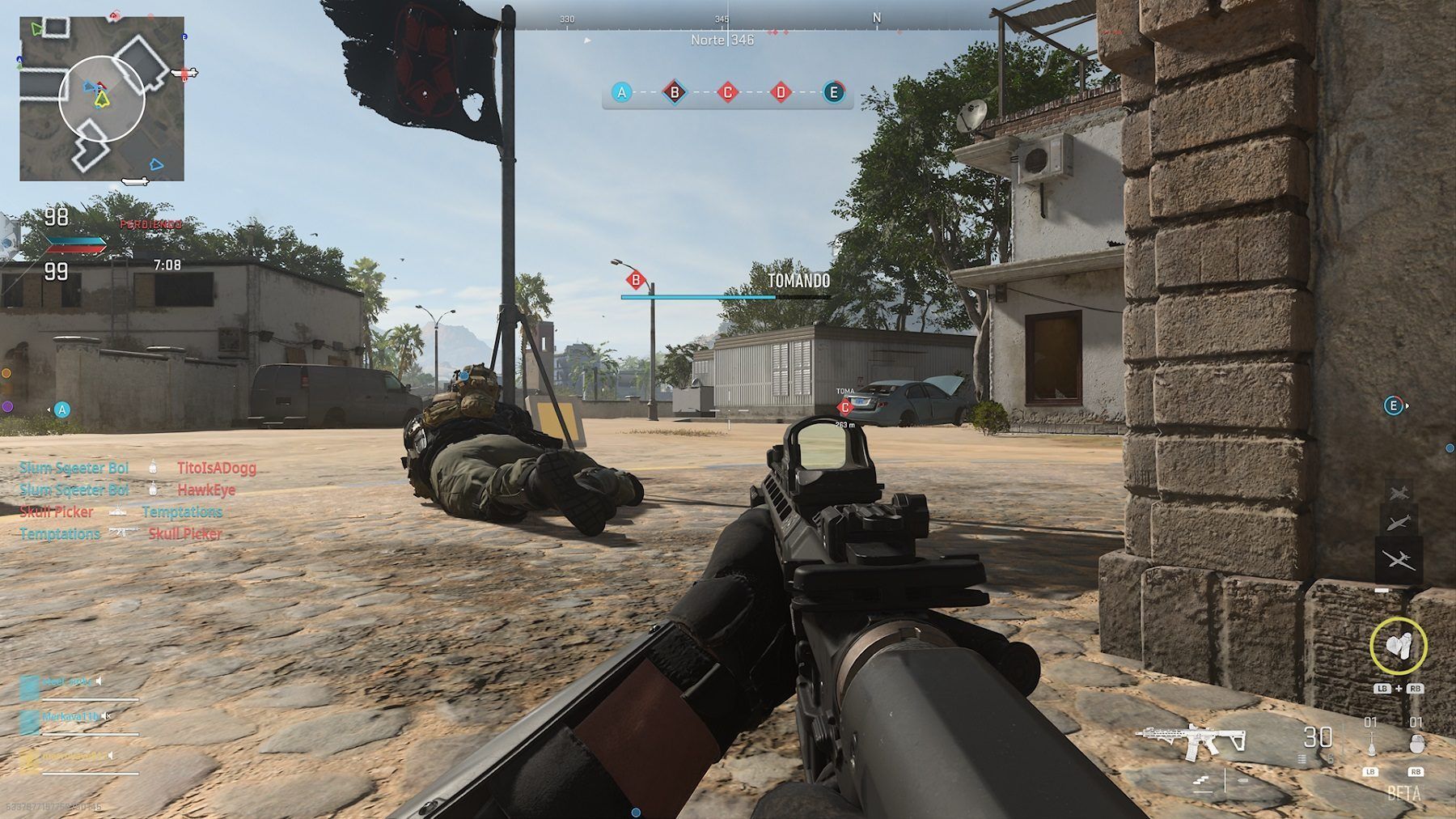1456x819 pixels.
Task: Select objective A in the flag bar
Action: pyautogui.click(x=621, y=92)
